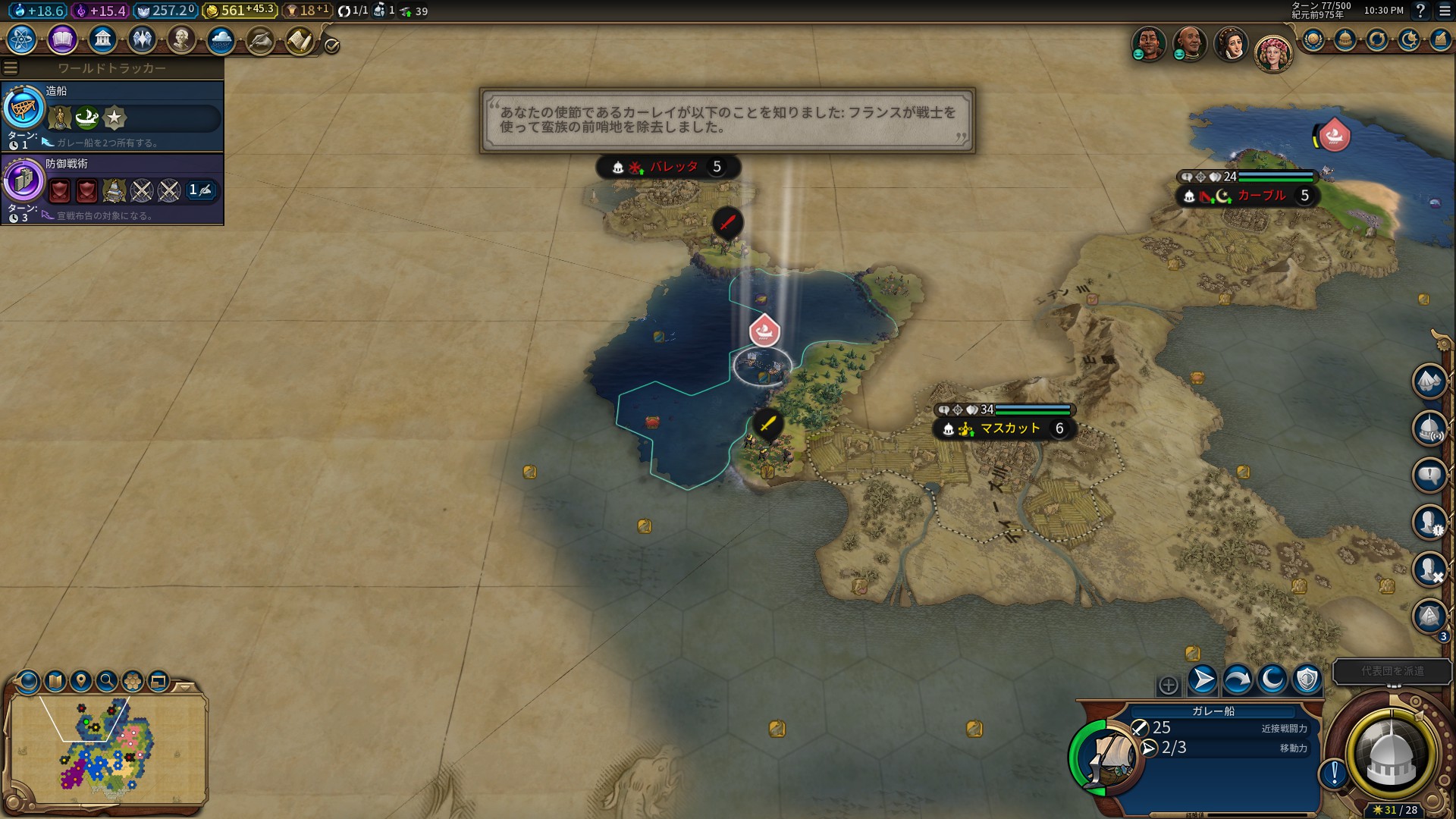The width and height of the screenshot is (1456, 819).
Task: Click the galley move-to arrow action
Action: pos(1203,679)
